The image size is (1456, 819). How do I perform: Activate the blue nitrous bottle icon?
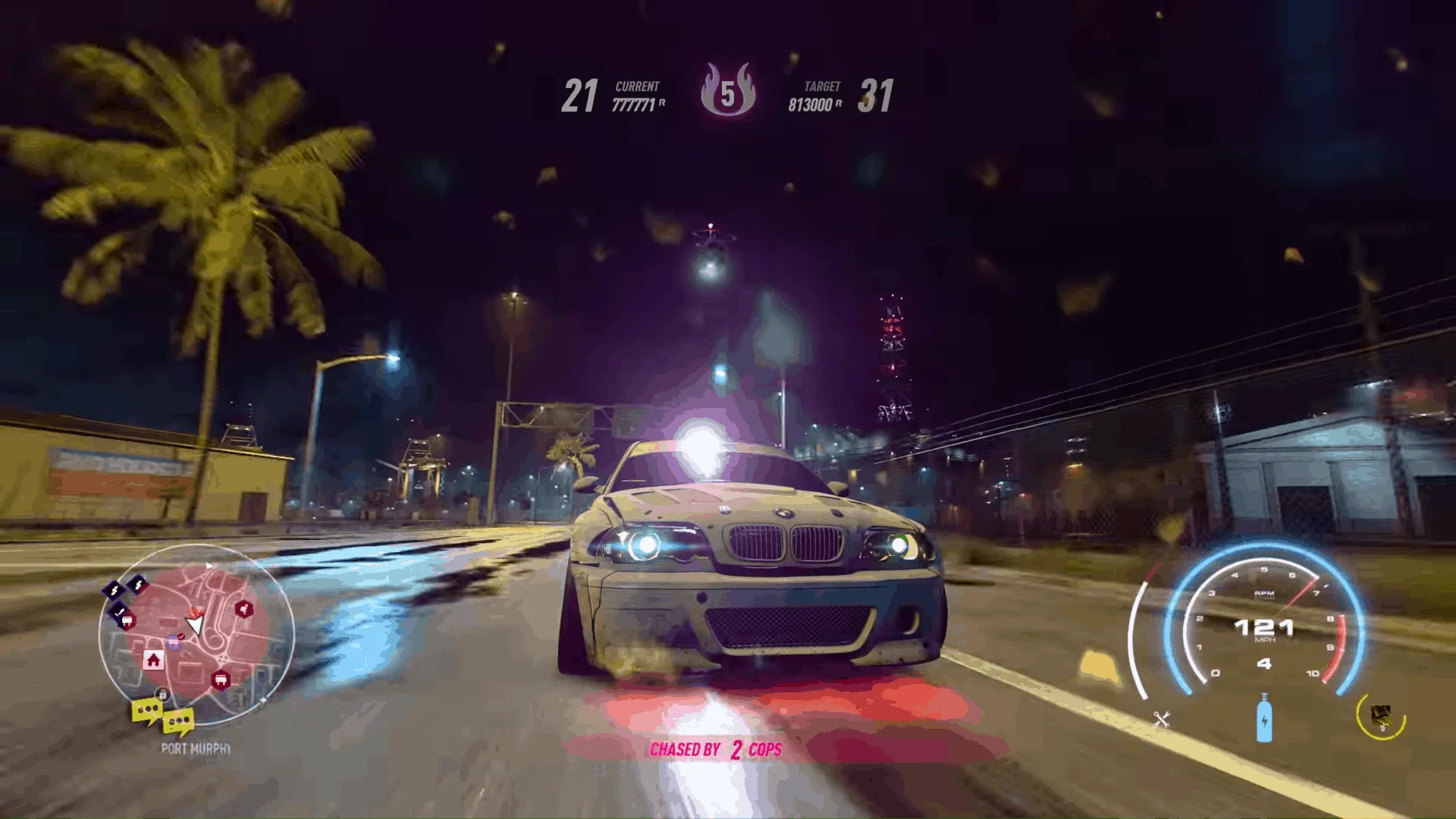(x=1263, y=719)
